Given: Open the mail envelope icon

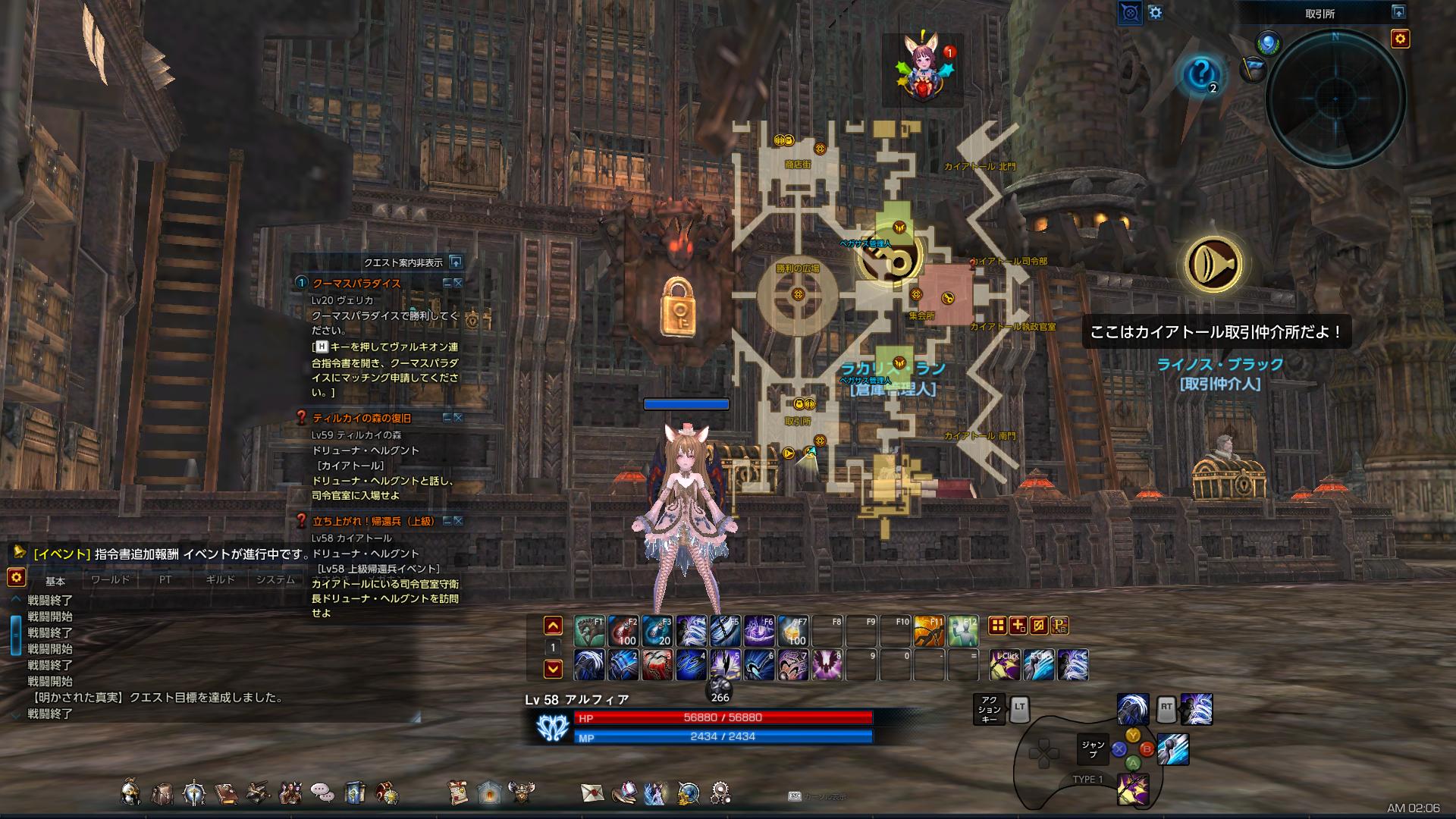Looking at the screenshot, I should tap(591, 794).
